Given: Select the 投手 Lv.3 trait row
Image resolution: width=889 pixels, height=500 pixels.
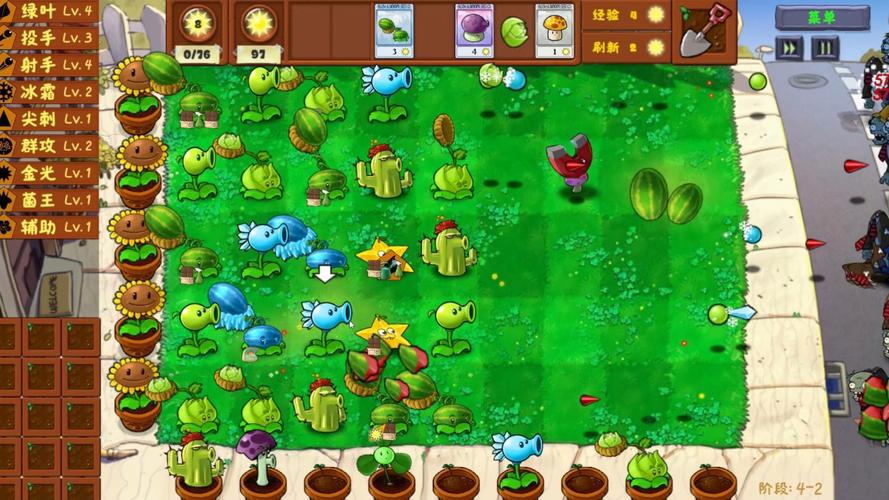Looking at the screenshot, I should point(49,38).
